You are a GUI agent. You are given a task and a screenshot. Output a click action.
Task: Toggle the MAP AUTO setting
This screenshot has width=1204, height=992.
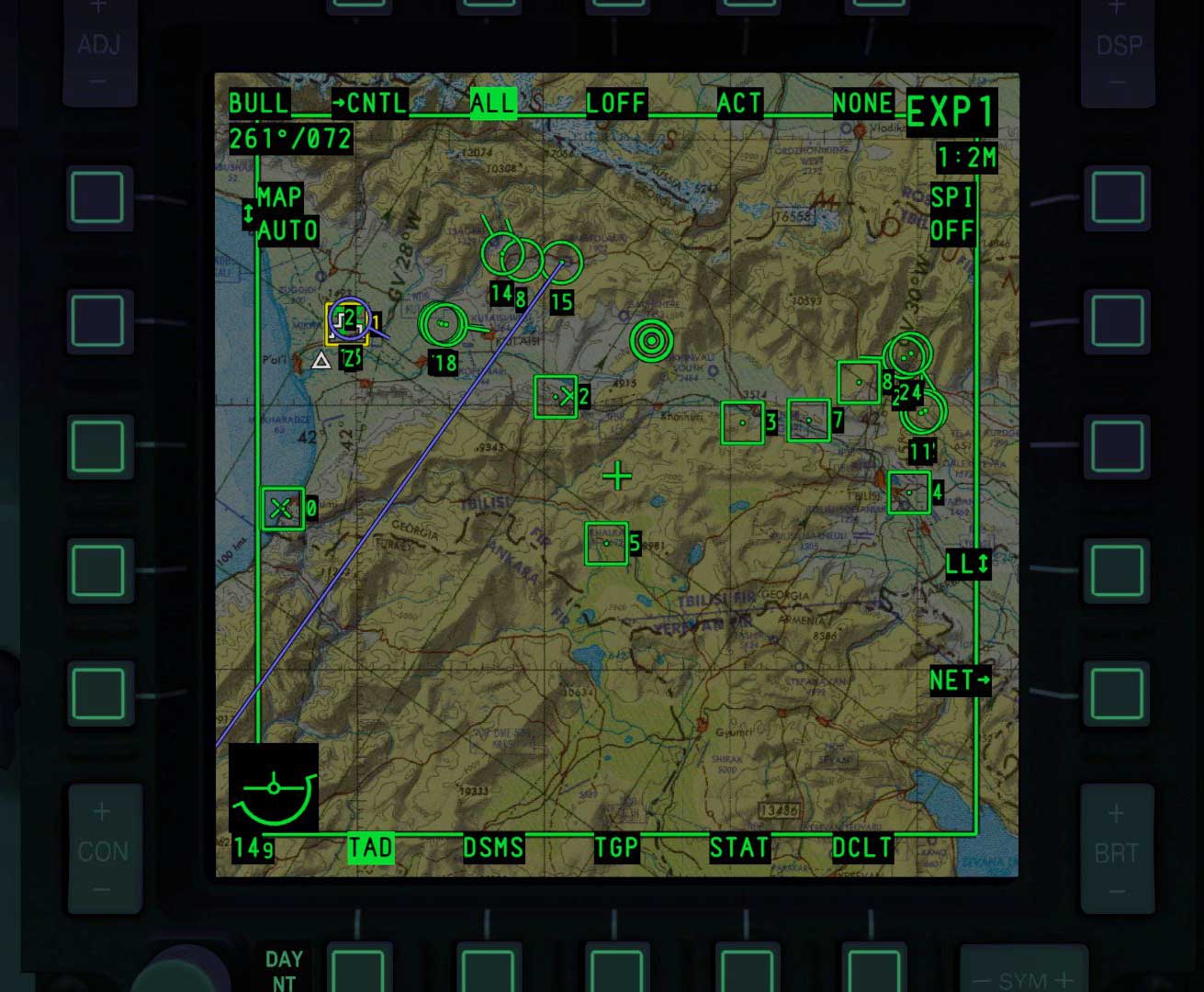(x=286, y=213)
